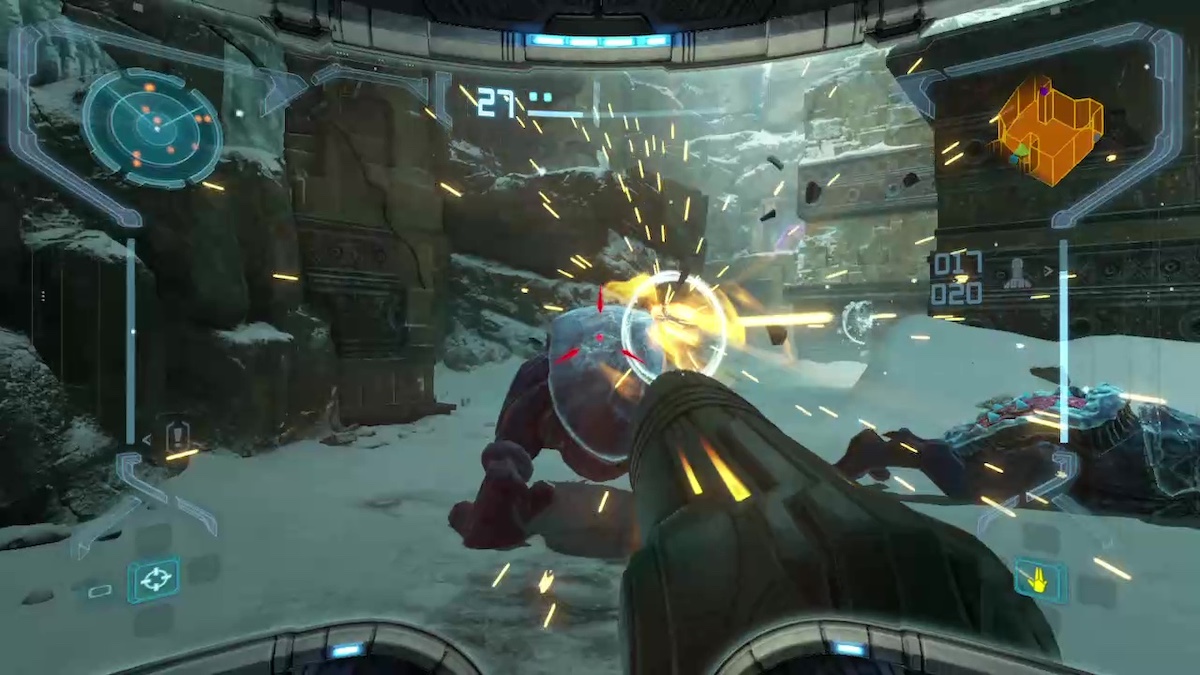This screenshot has height=675, width=1200.
Task: Open the orange 3D area minimap
Action: (x=1048, y=128)
